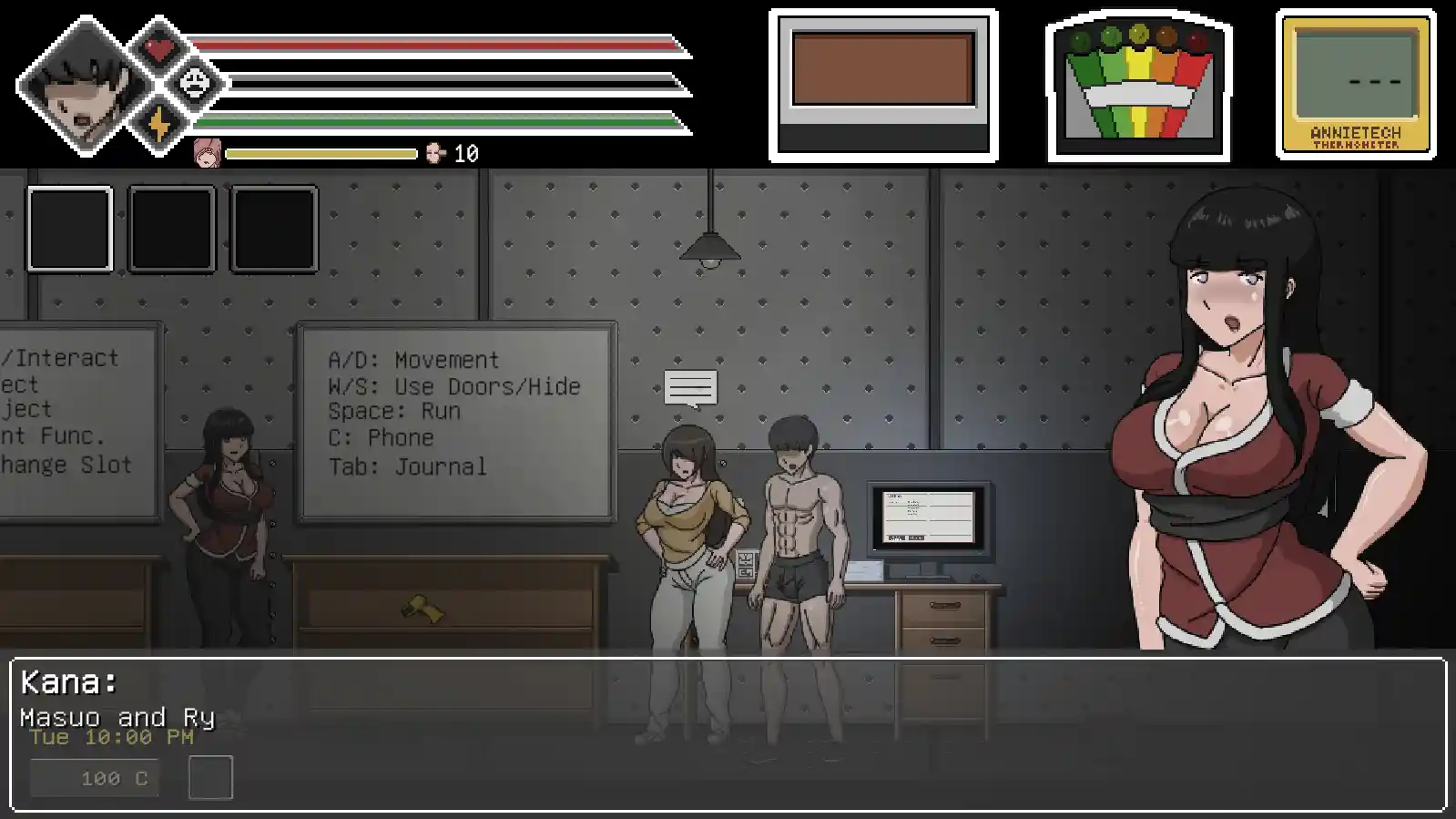Screen dimensions: 1456x819
Task: Click the 'Tue 10:00 PM' time display
Action: [x=111, y=738]
